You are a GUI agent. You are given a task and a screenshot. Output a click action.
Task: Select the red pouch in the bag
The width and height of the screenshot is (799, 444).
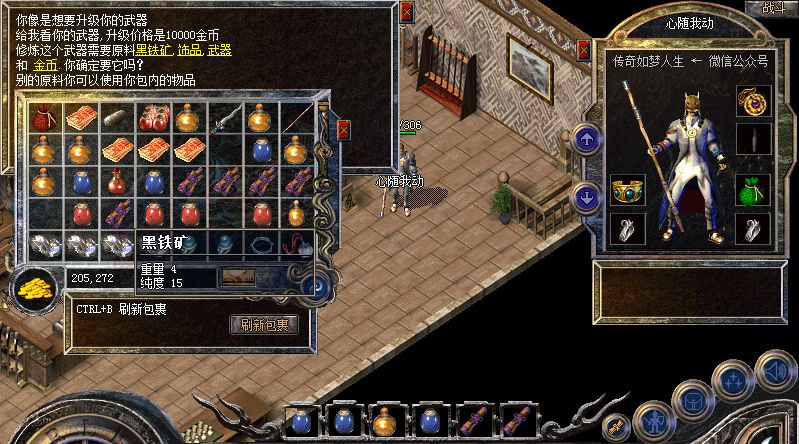[42, 119]
